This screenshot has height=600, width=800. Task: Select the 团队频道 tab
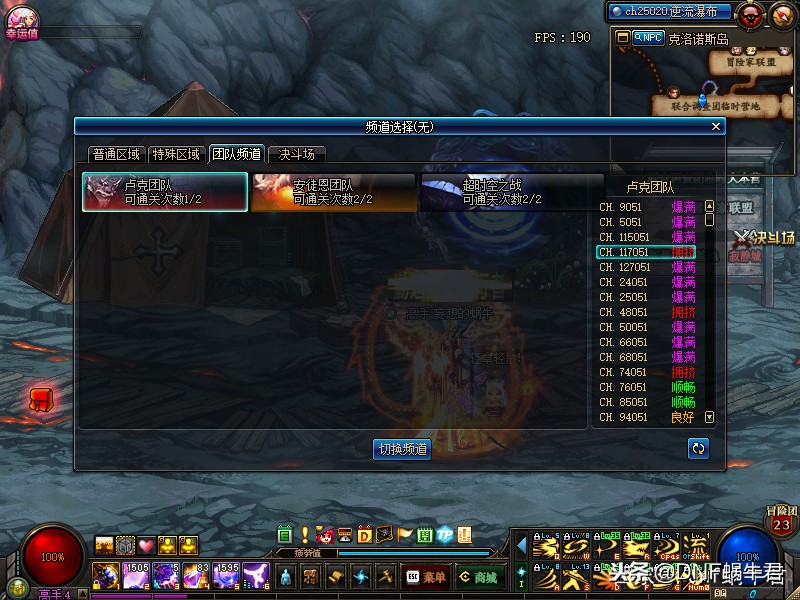(x=236, y=154)
